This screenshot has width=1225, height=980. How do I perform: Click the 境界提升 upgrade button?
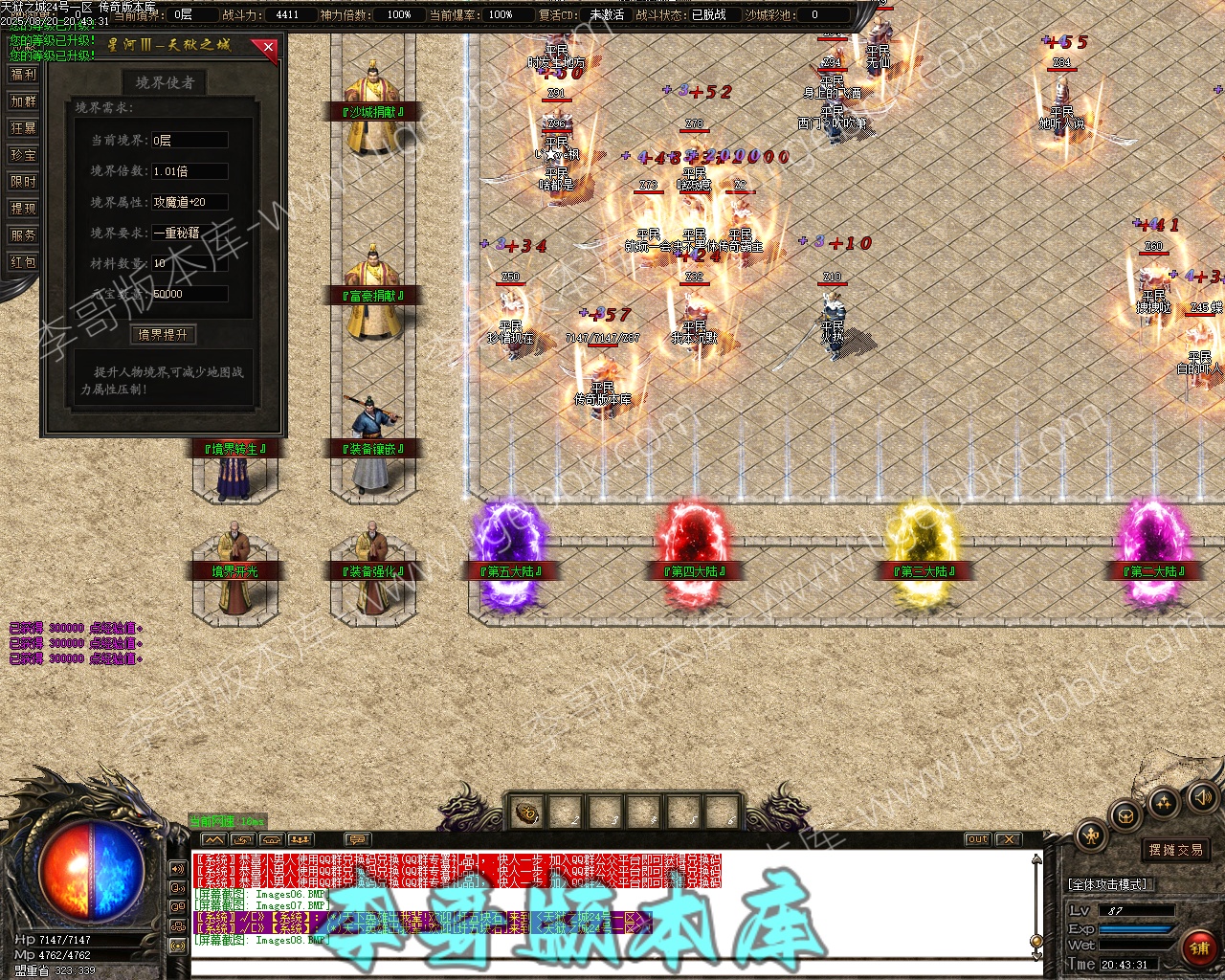pos(163,334)
